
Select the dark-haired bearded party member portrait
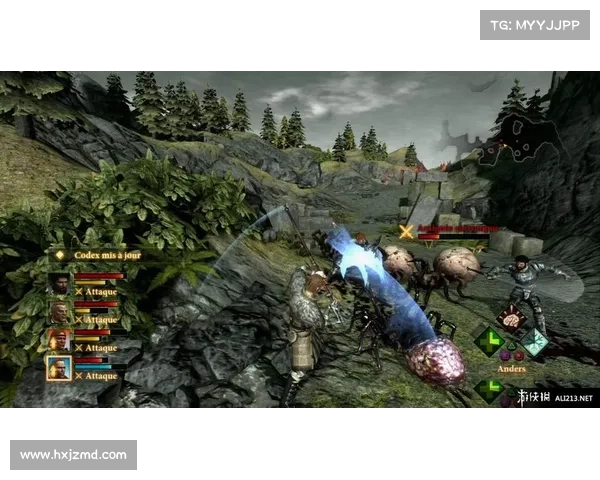[59, 284]
